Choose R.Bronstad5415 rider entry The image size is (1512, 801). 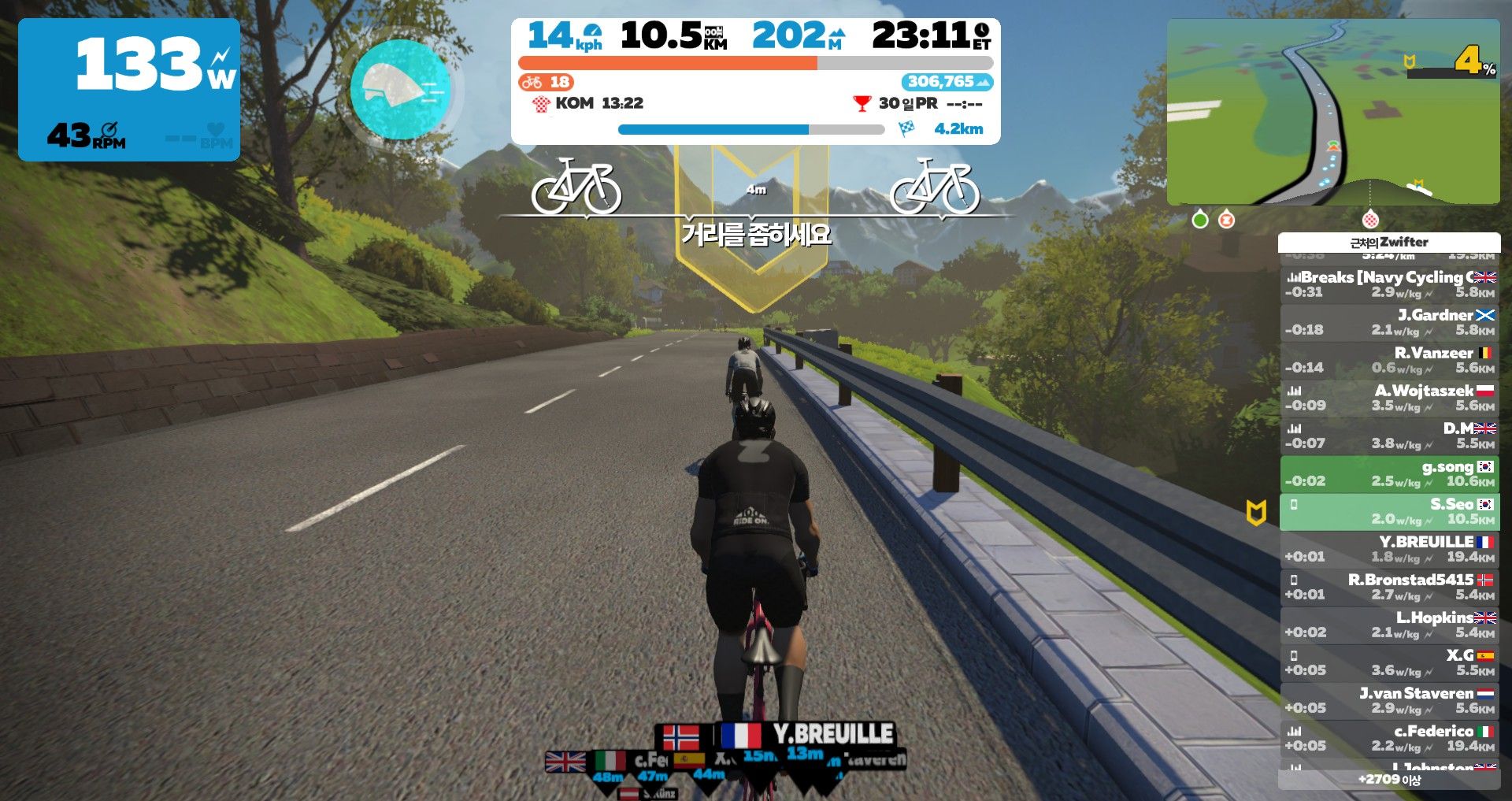[1389, 587]
